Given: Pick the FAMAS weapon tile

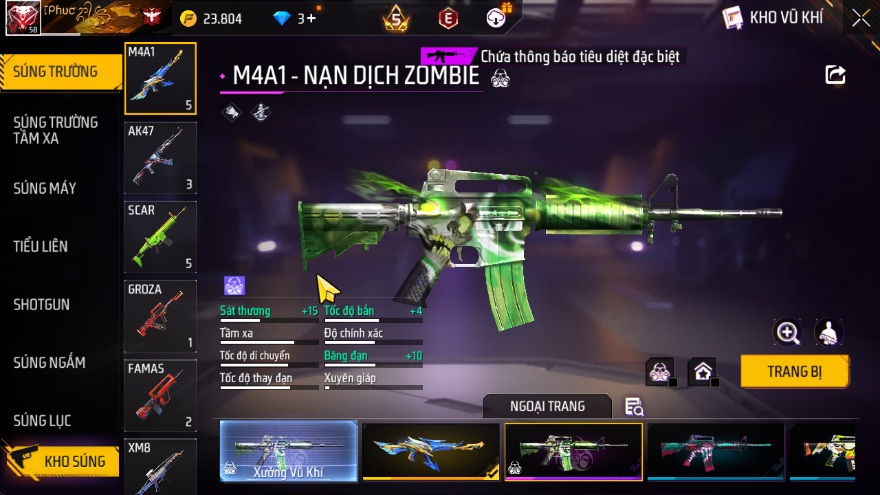Looking at the screenshot, I should [x=160, y=395].
